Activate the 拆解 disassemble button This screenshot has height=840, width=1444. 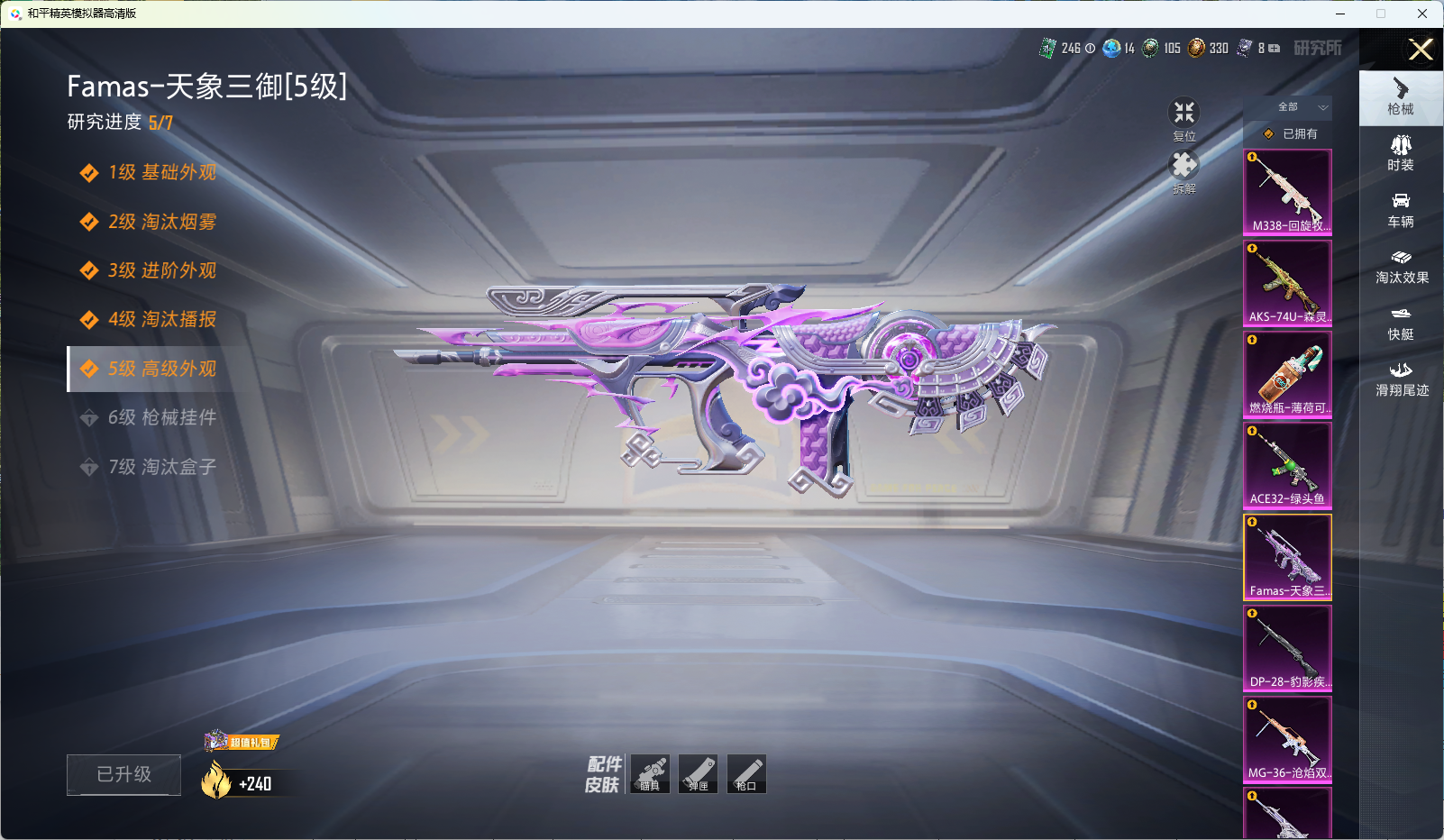tap(1184, 168)
